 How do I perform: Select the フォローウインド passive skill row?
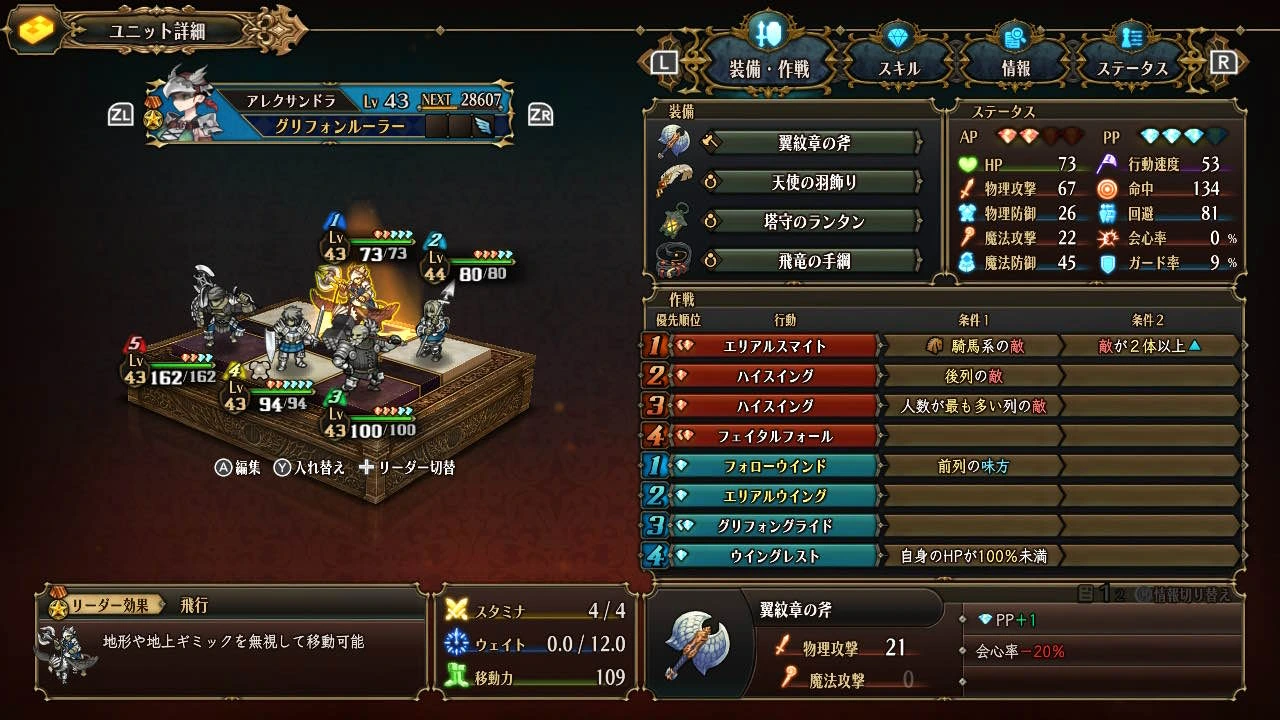(x=774, y=466)
